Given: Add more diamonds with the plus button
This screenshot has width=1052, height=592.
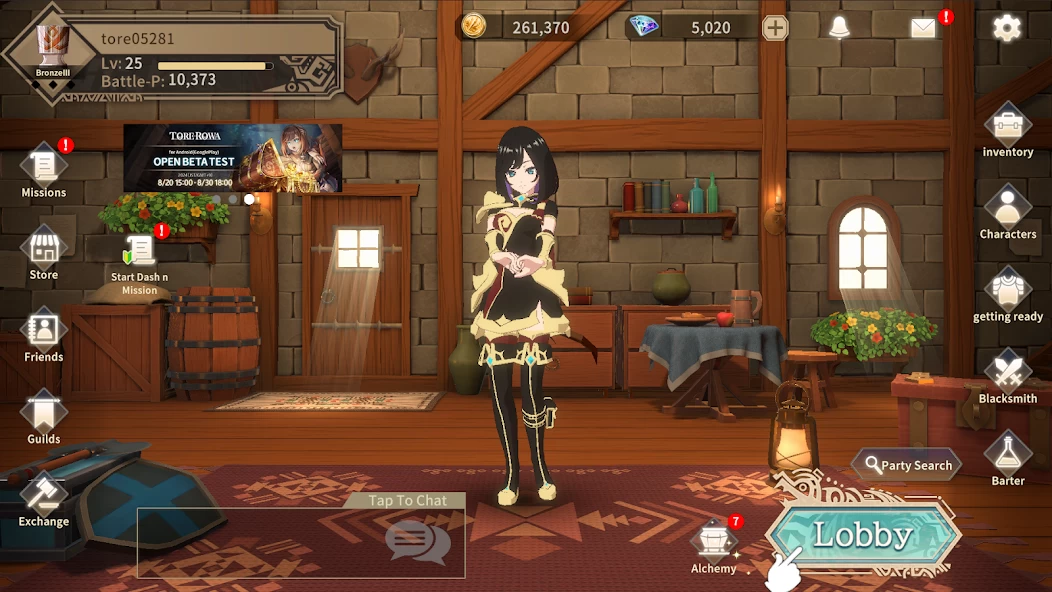Looking at the screenshot, I should click(x=775, y=27).
